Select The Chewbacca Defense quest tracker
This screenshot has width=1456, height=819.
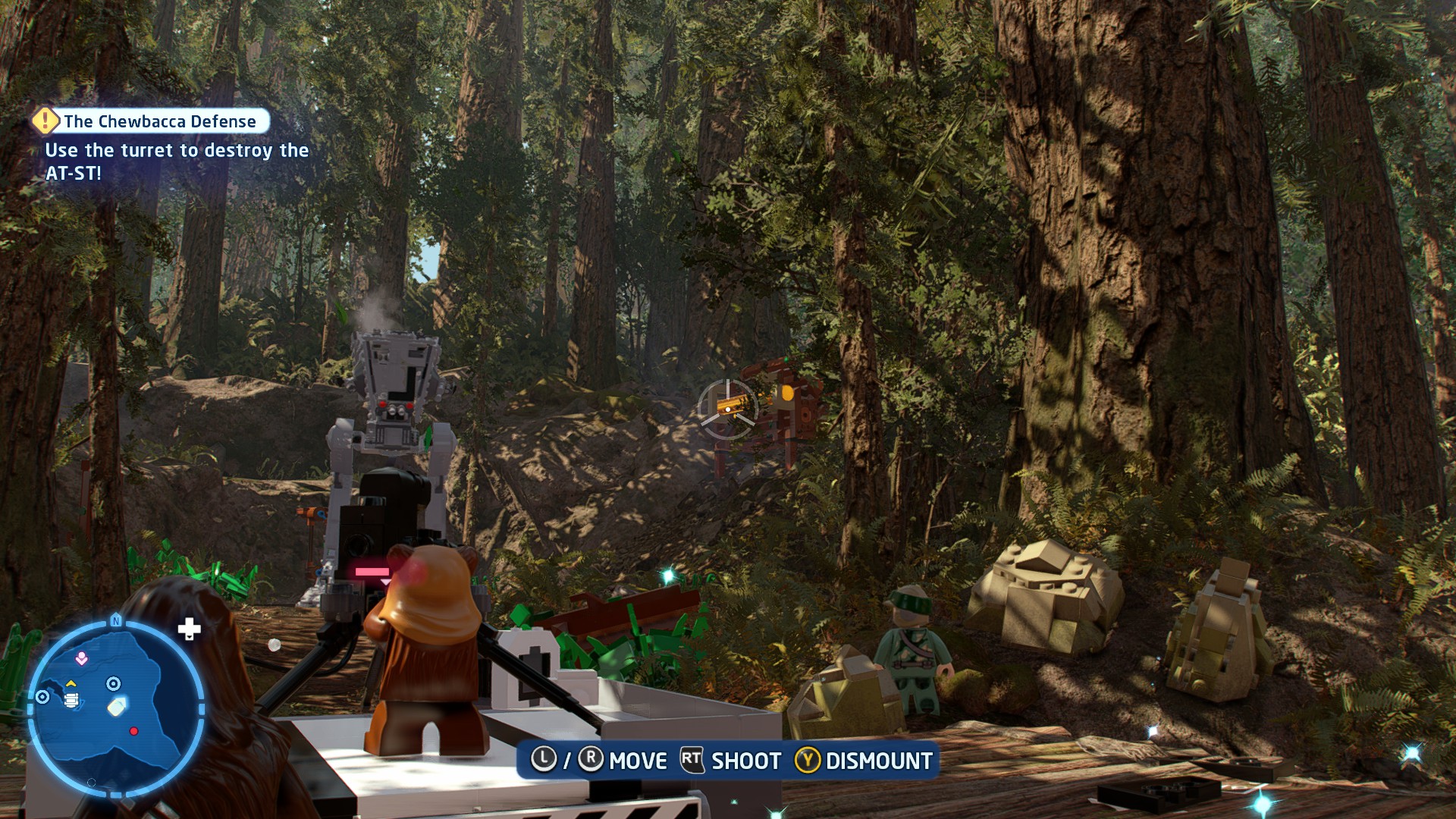click(x=159, y=121)
